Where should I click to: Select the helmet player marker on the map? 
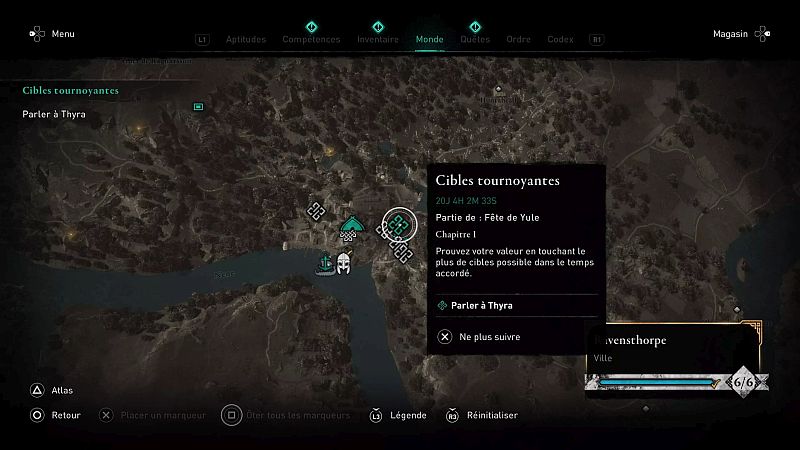click(344, 263)
